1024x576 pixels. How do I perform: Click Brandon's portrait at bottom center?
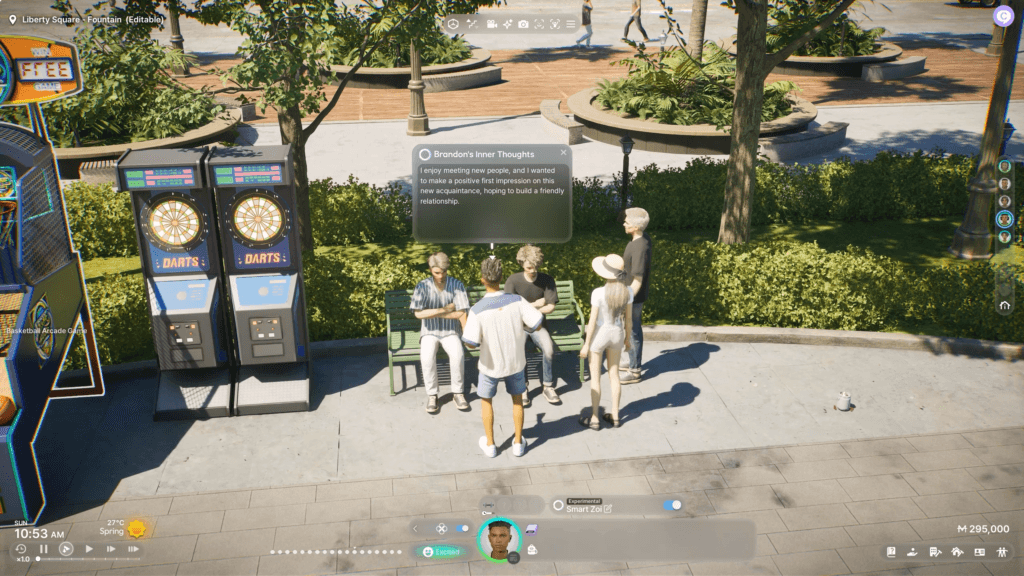[498, 540]
